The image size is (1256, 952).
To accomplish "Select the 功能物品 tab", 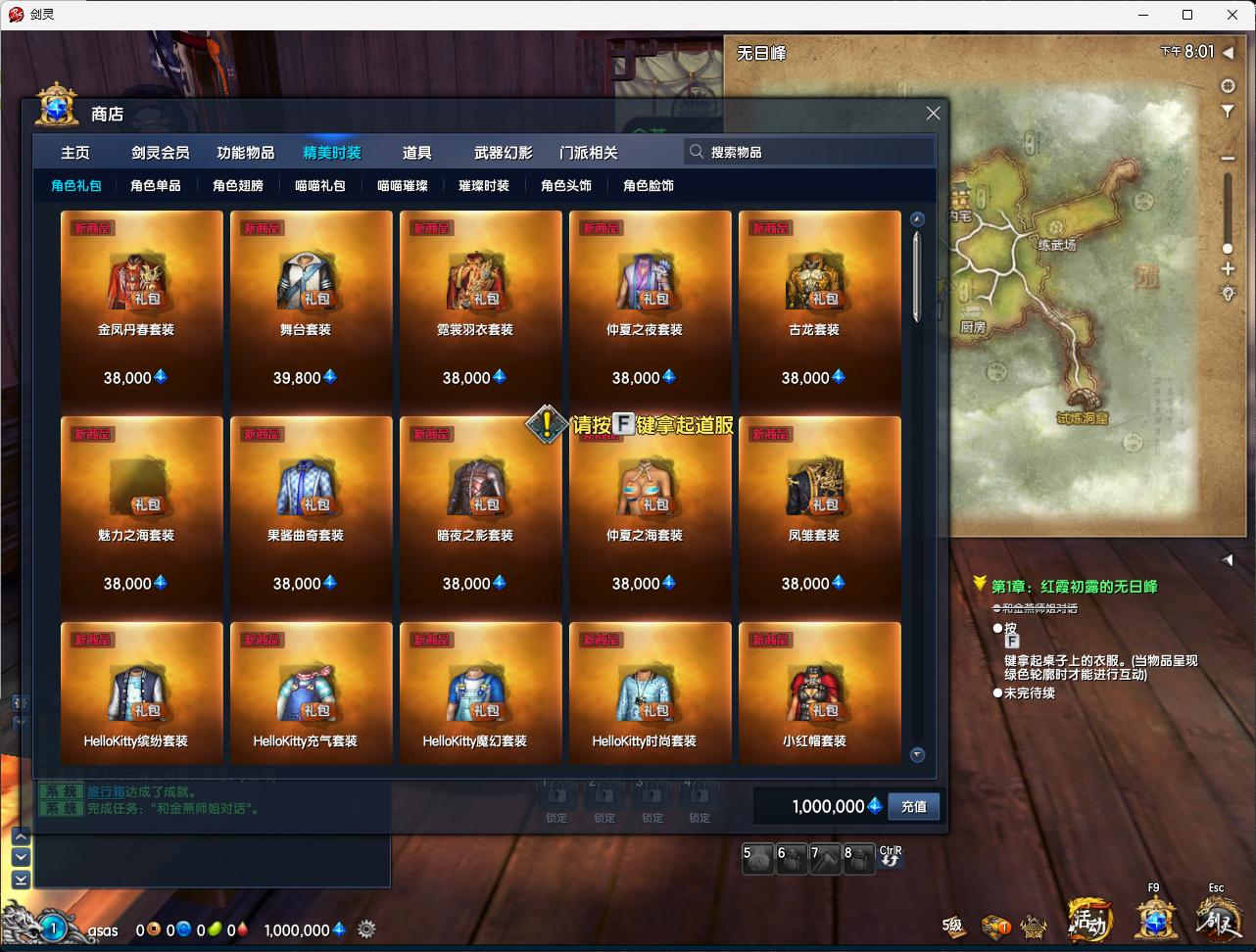I will tap(246, 153).
